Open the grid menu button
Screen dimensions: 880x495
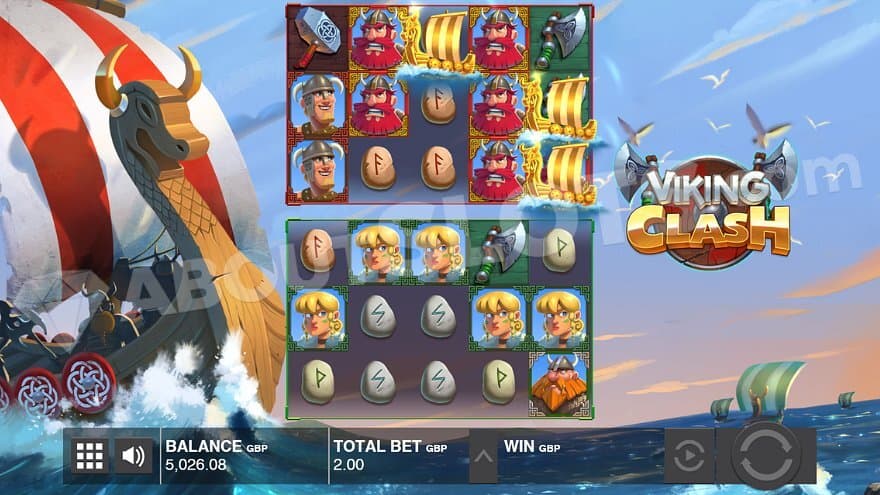click(x=90, y=456)
